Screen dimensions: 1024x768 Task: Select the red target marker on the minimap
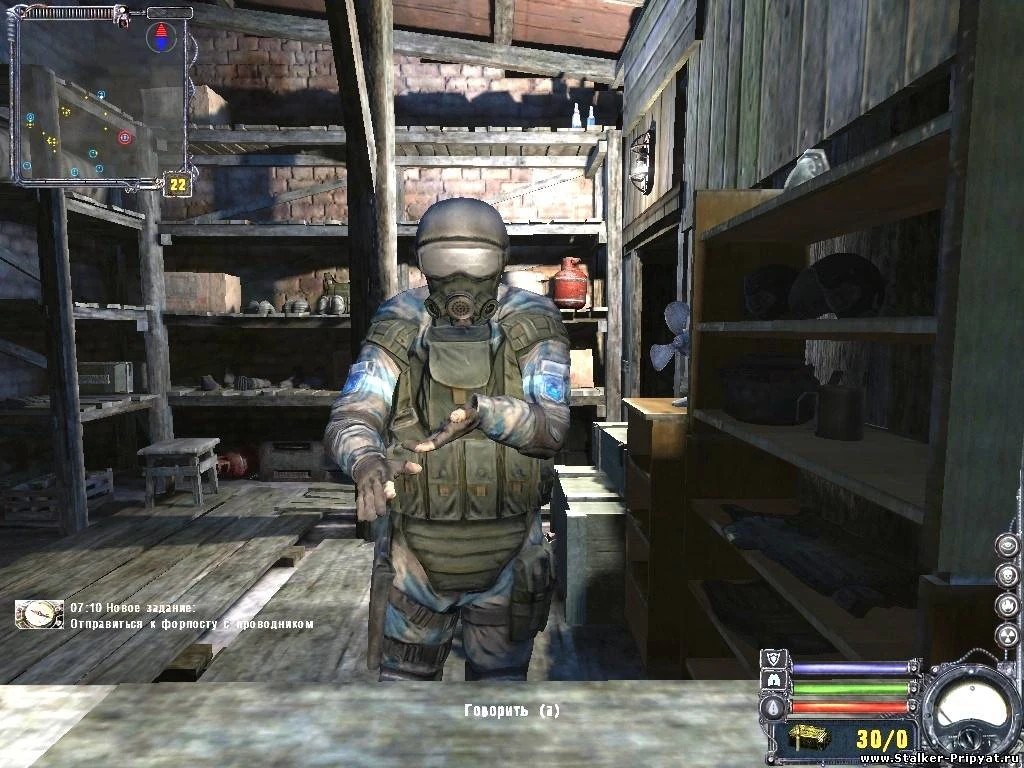[125, 137]
